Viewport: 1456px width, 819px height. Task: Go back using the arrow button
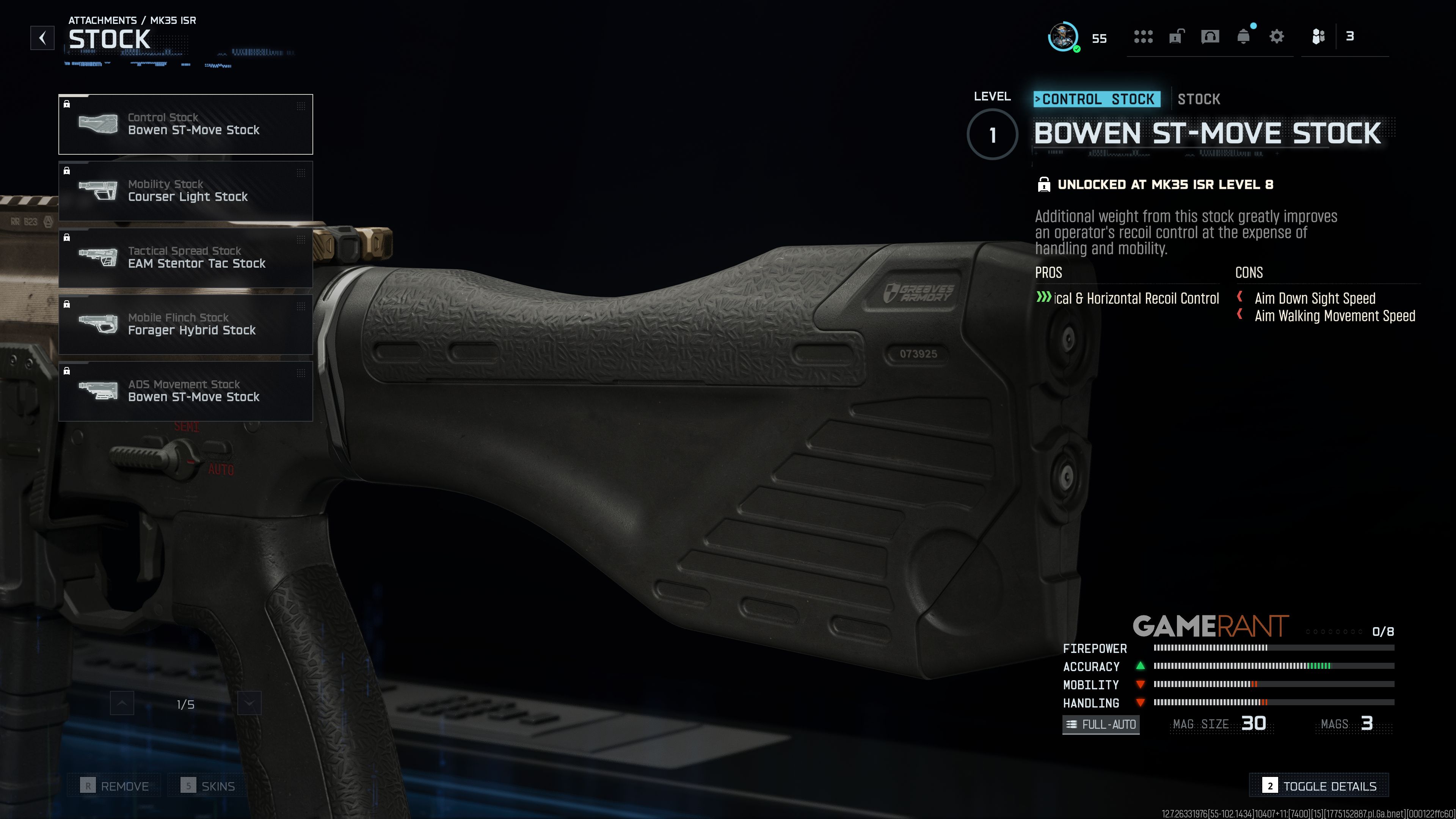tap(42, 38)
